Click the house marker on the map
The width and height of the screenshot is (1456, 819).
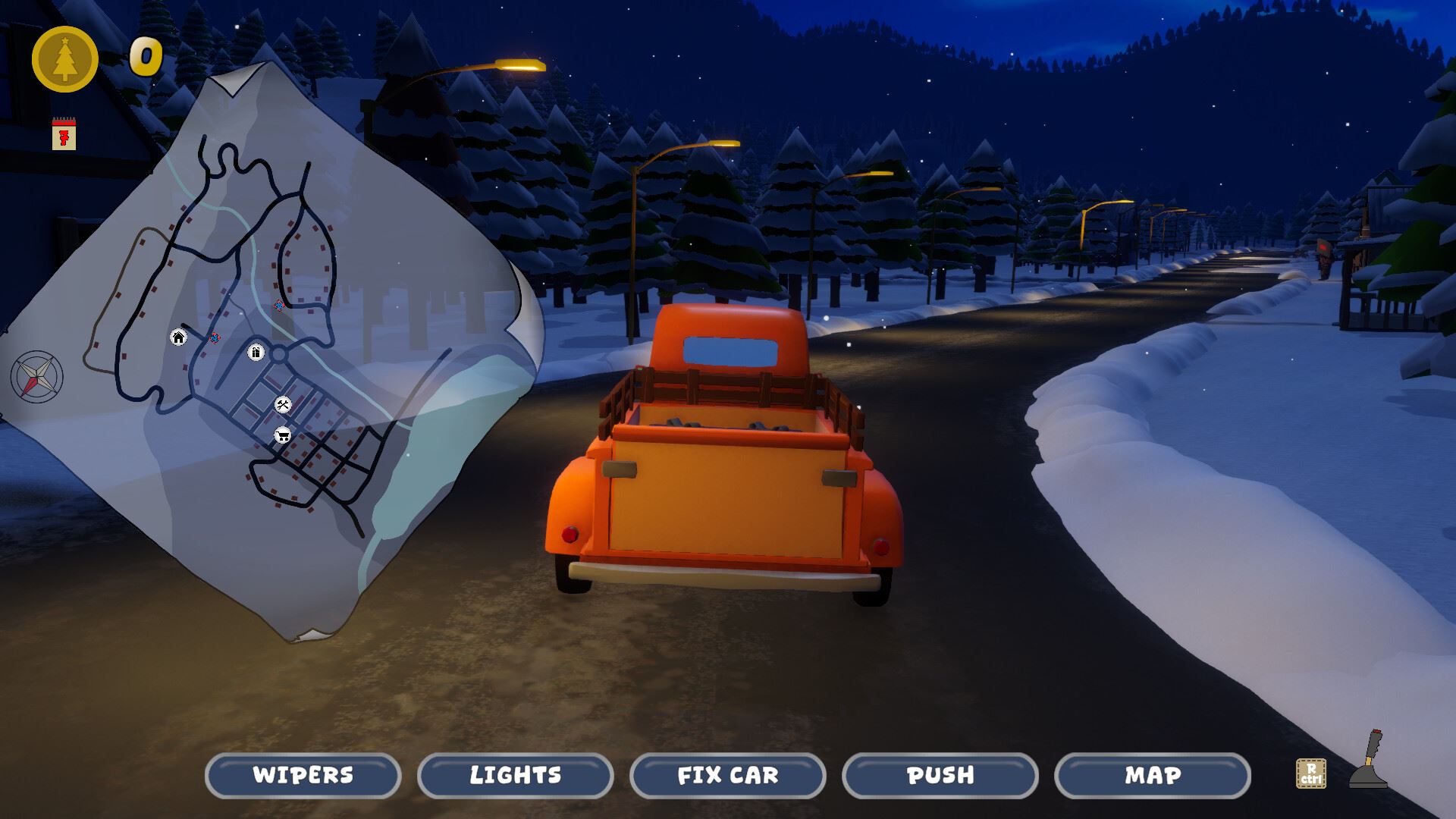178,337
